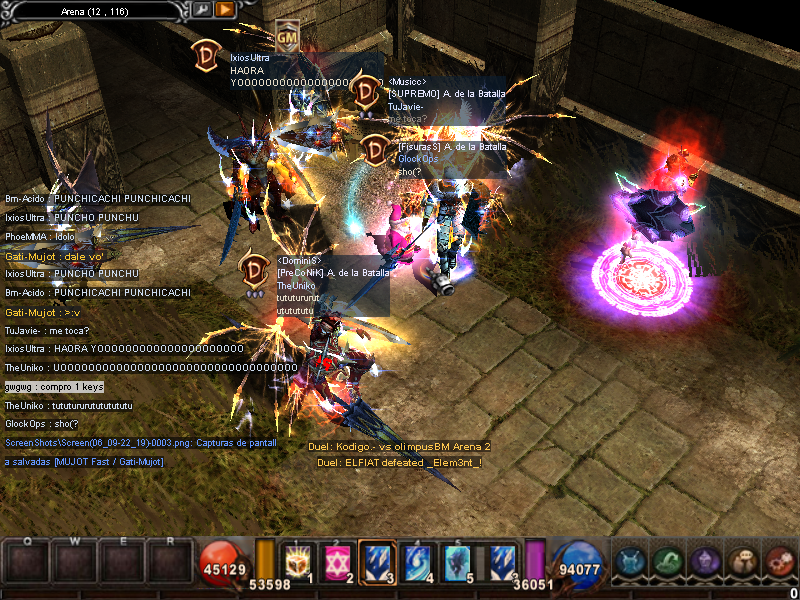Select the Arena location title bar

[94, 10]
